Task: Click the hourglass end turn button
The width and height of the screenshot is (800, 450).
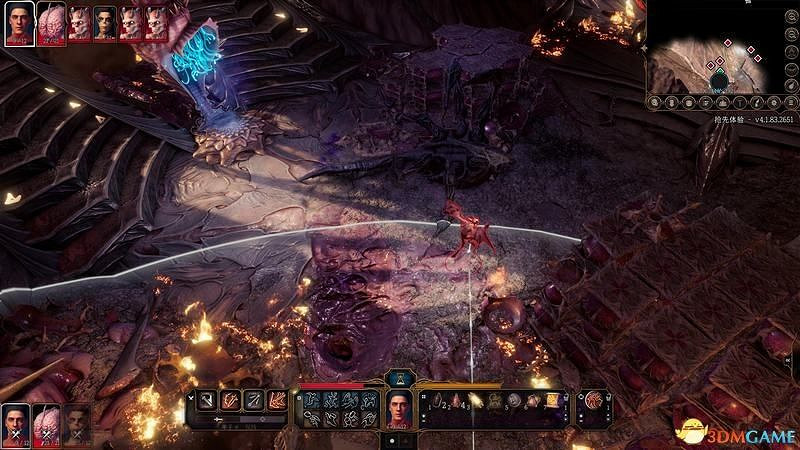Action: pyautogui.click(x=399, y=377)
